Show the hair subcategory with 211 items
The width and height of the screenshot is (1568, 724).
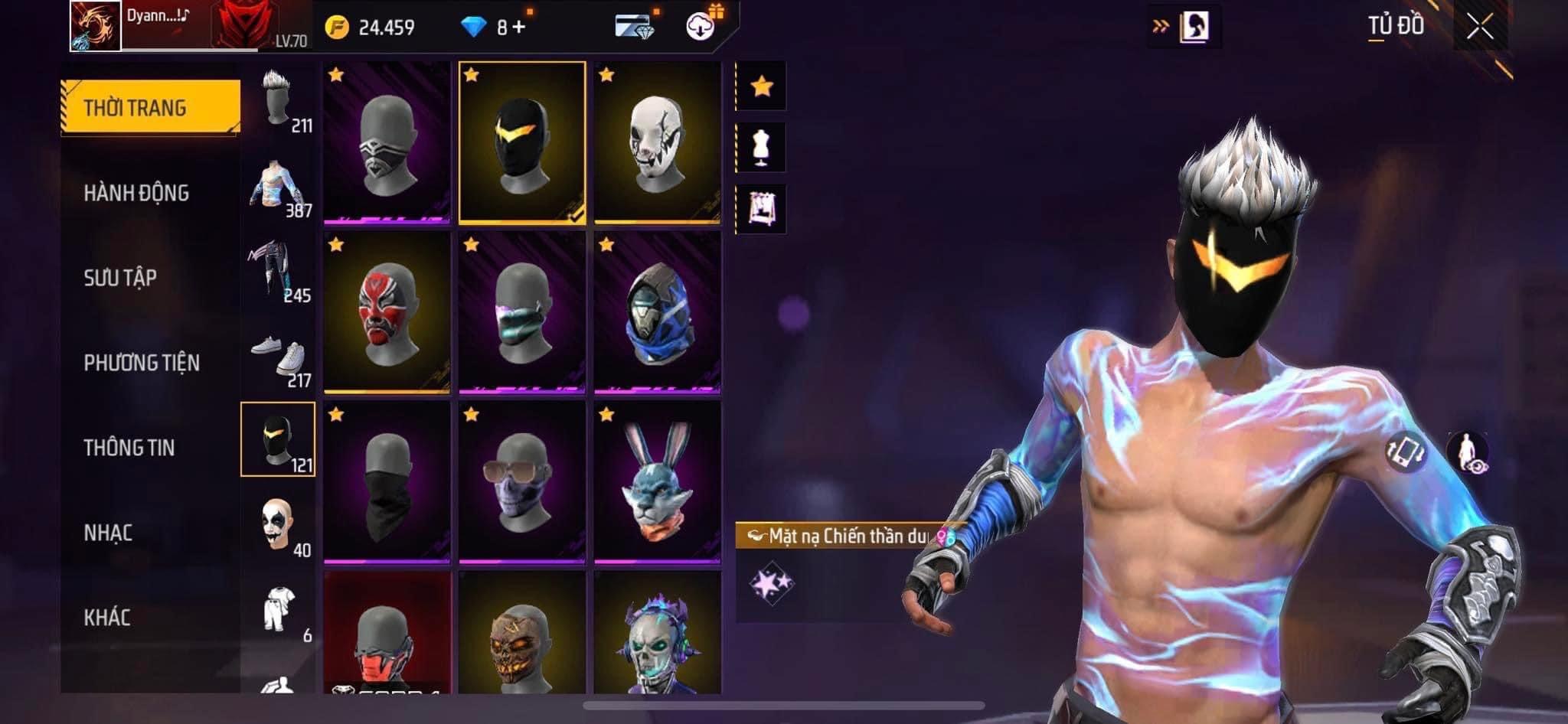[x=279, y=102]
